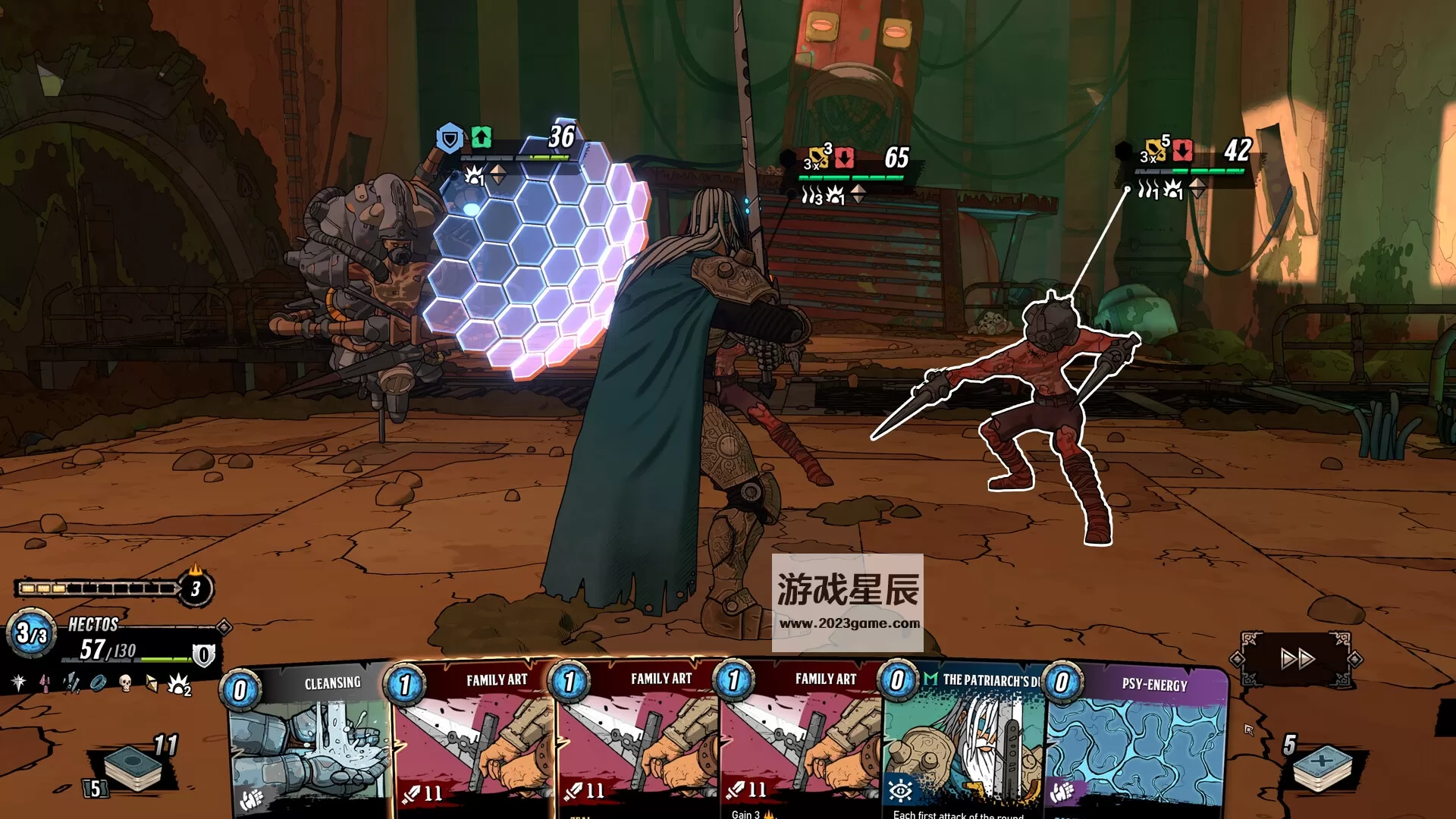Screen dimensions: 1456x819
Task: Check the white star relic icon
Action: pyautogui.click(x=19, y=682)
